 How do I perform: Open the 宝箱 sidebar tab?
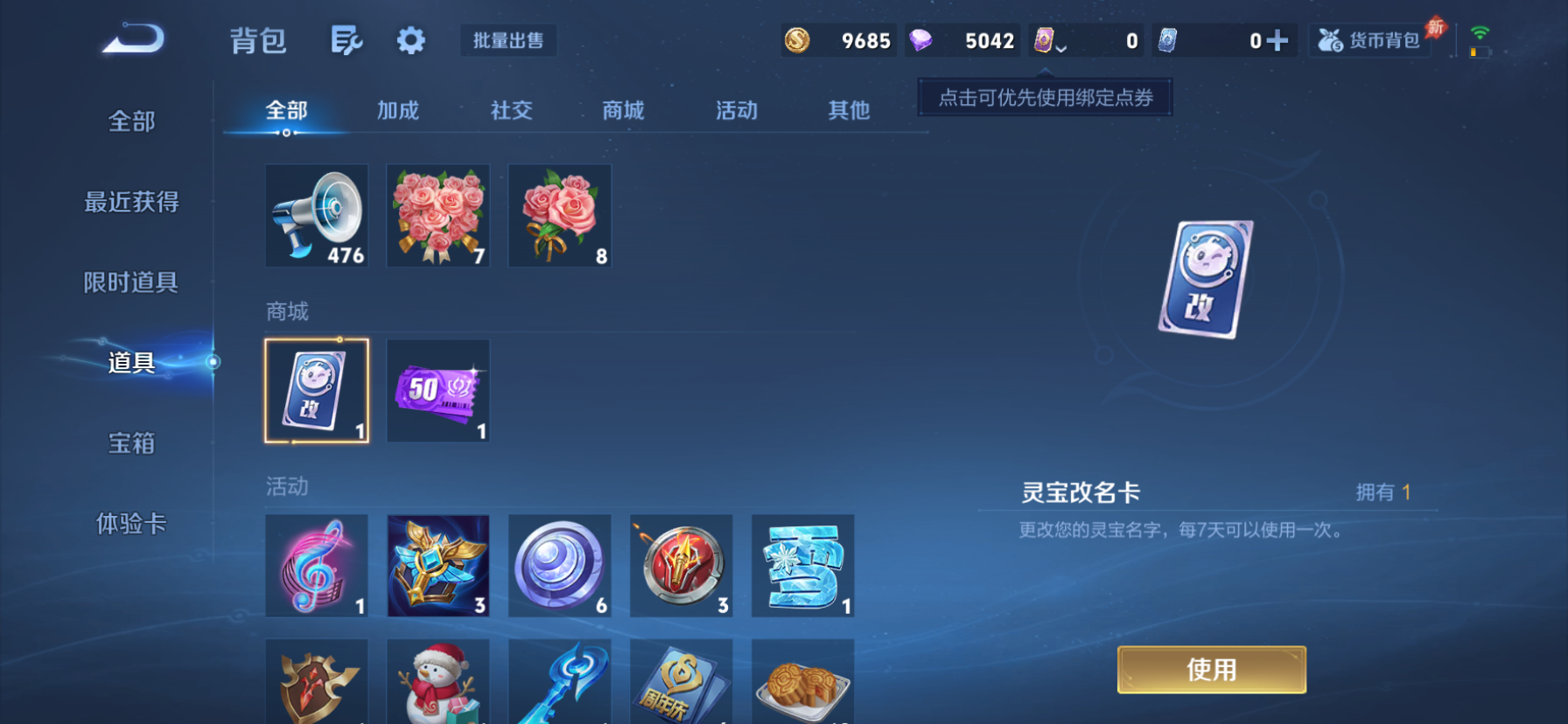tap(129, 444)
